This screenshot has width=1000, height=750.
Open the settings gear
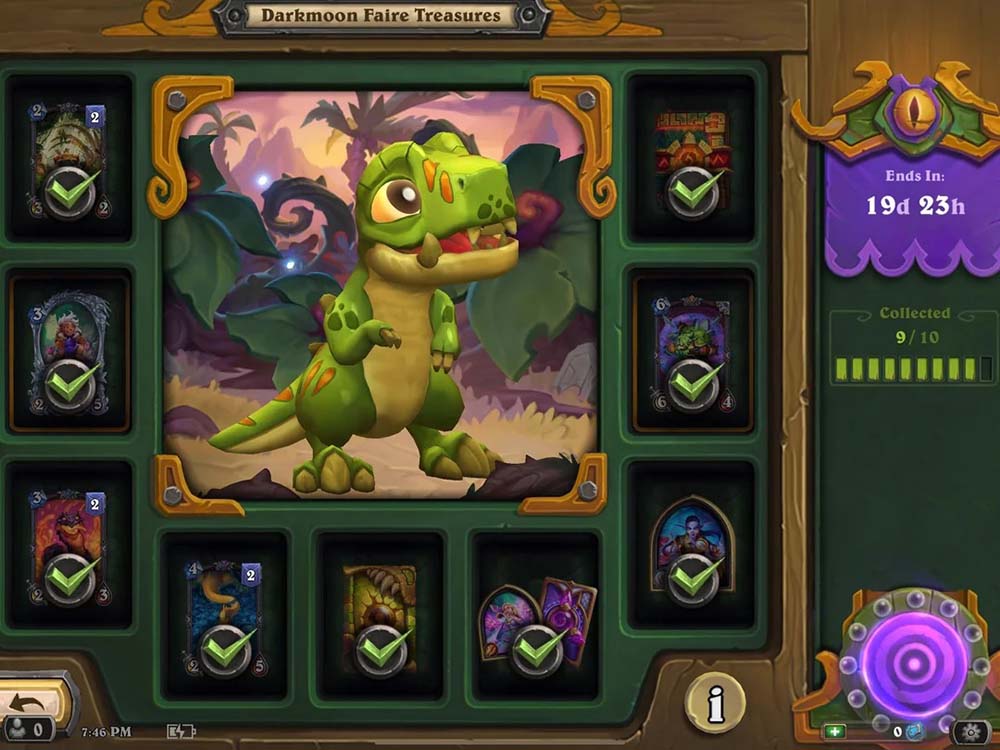click(x=970, y=731)
